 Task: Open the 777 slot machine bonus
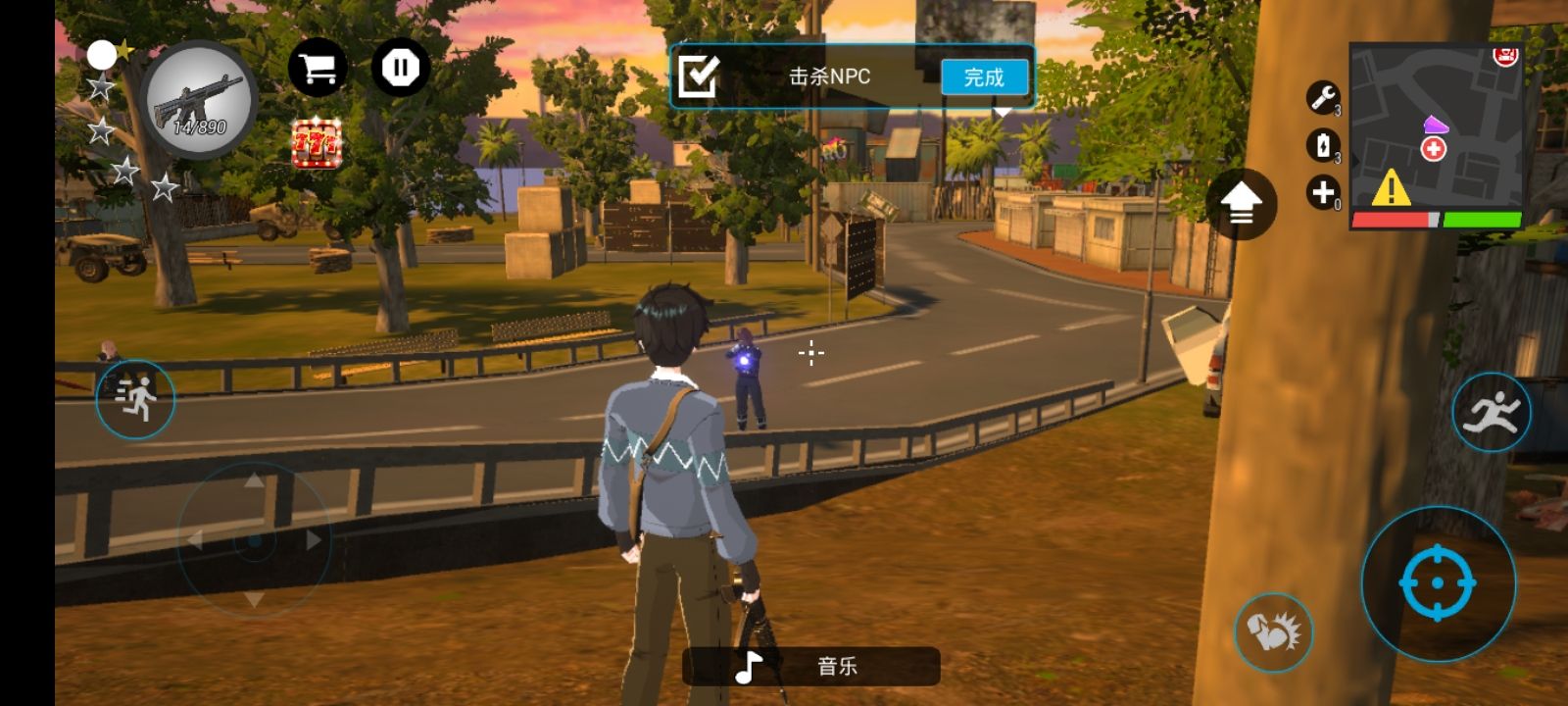(317, 144)
